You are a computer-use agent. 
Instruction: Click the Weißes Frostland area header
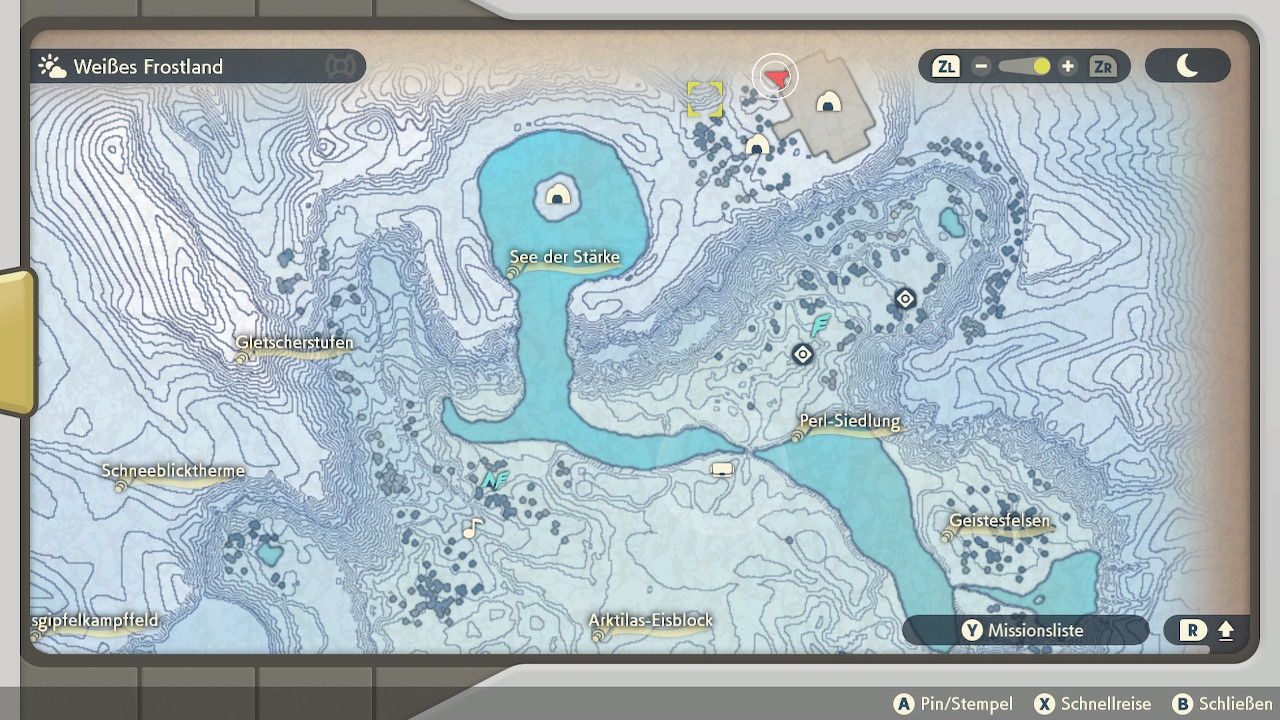(148, 67)
